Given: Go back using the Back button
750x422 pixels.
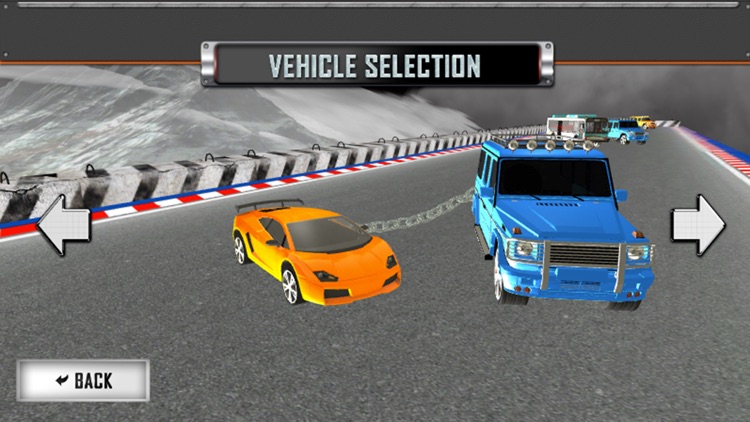Looking at the screenshot, I should [83, 380].
